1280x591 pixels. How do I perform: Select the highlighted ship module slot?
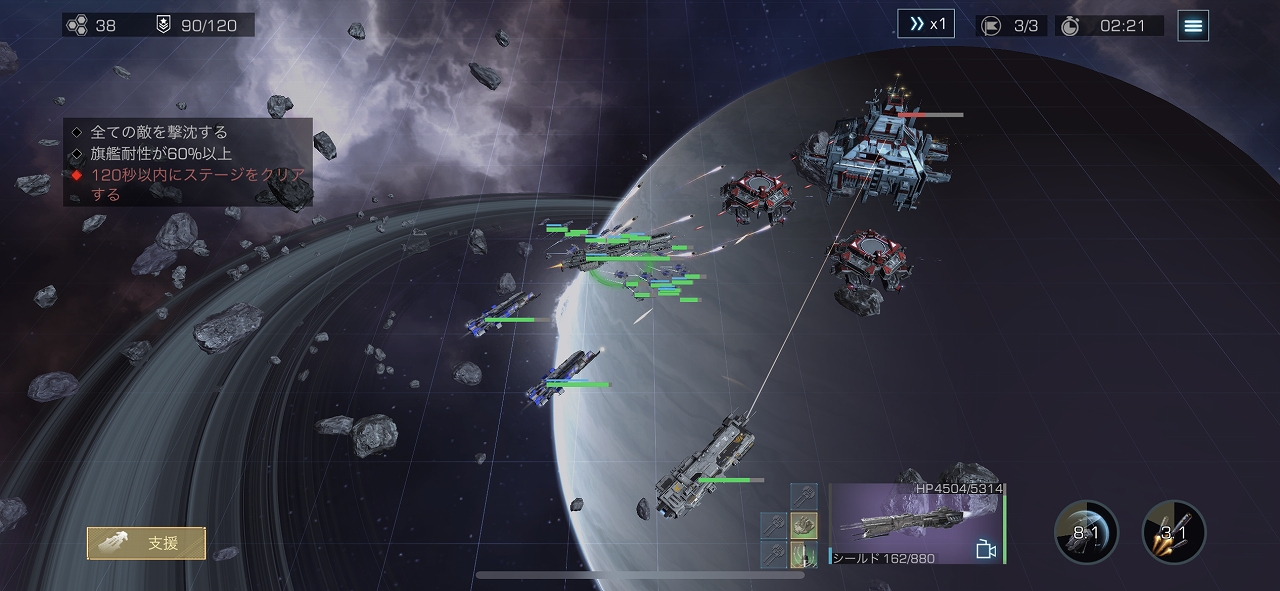[x=804, y=524]
